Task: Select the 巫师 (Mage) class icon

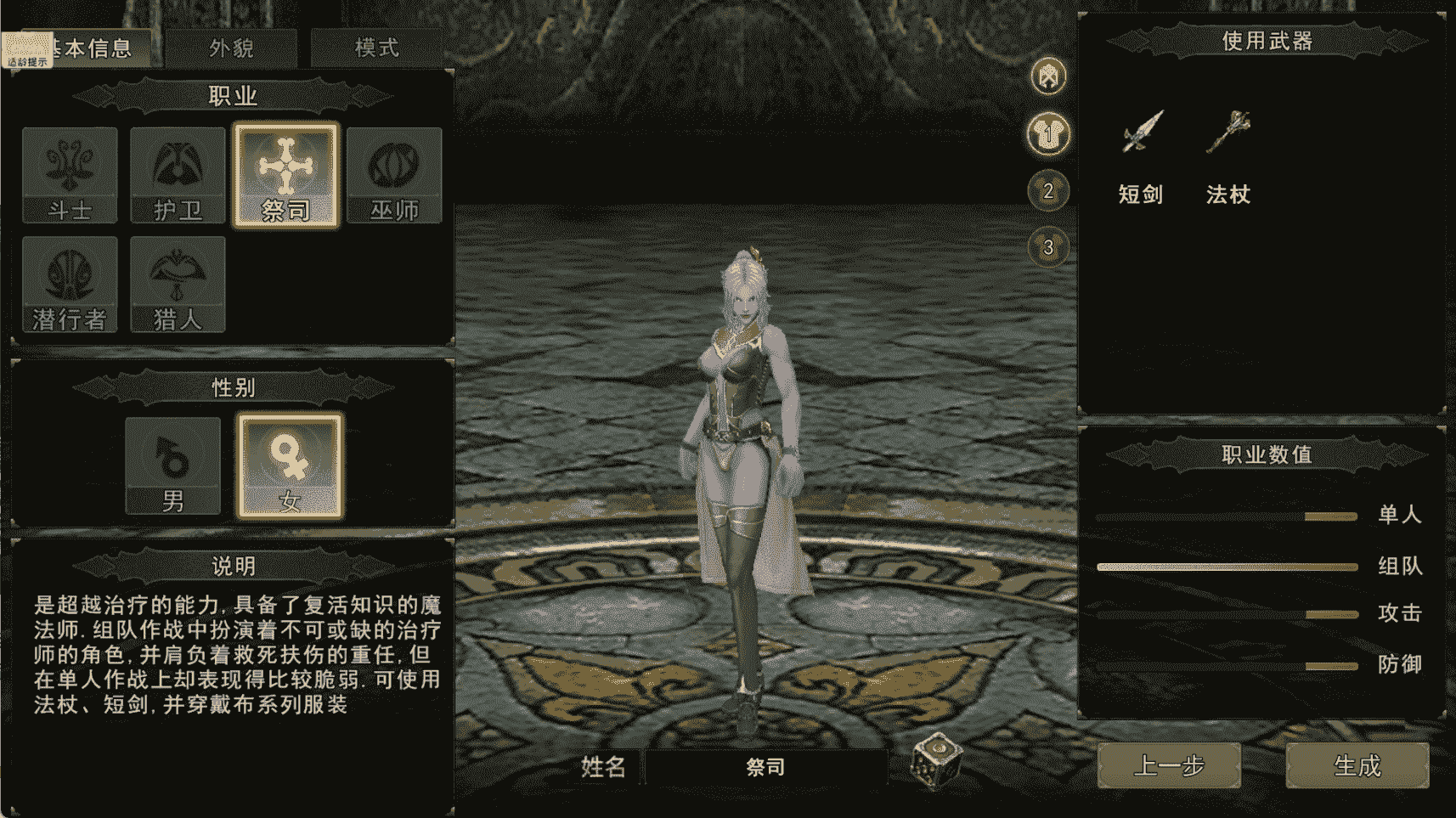Action: (394, 176)
